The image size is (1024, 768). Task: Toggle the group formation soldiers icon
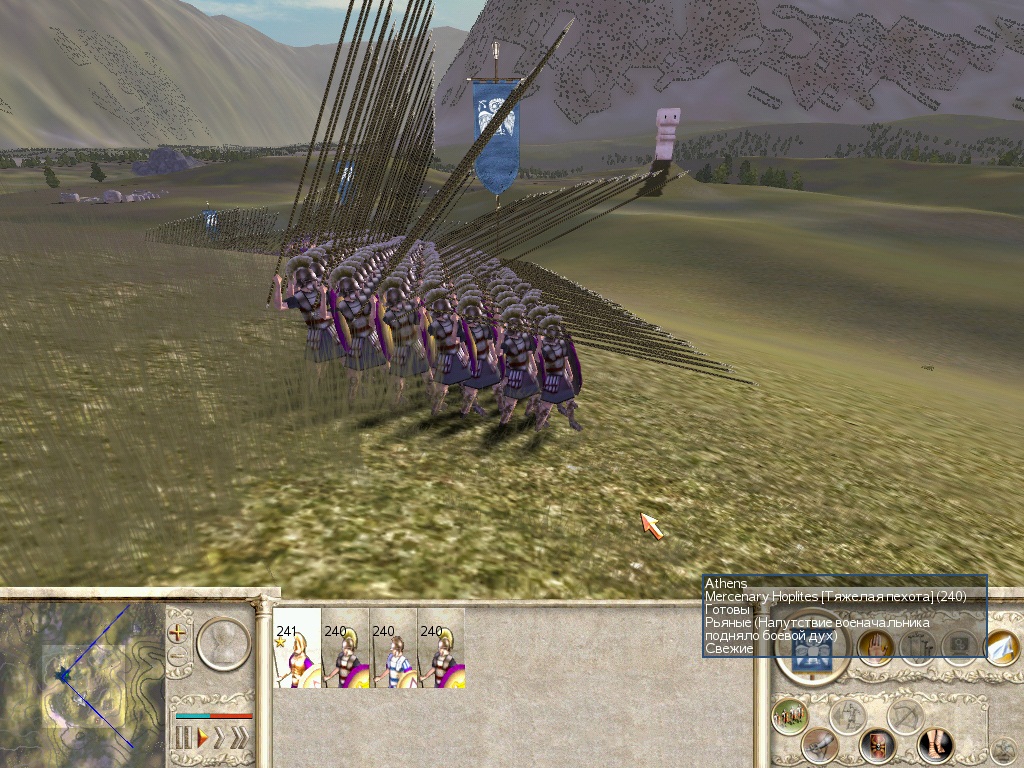click(x=790, y=716)
